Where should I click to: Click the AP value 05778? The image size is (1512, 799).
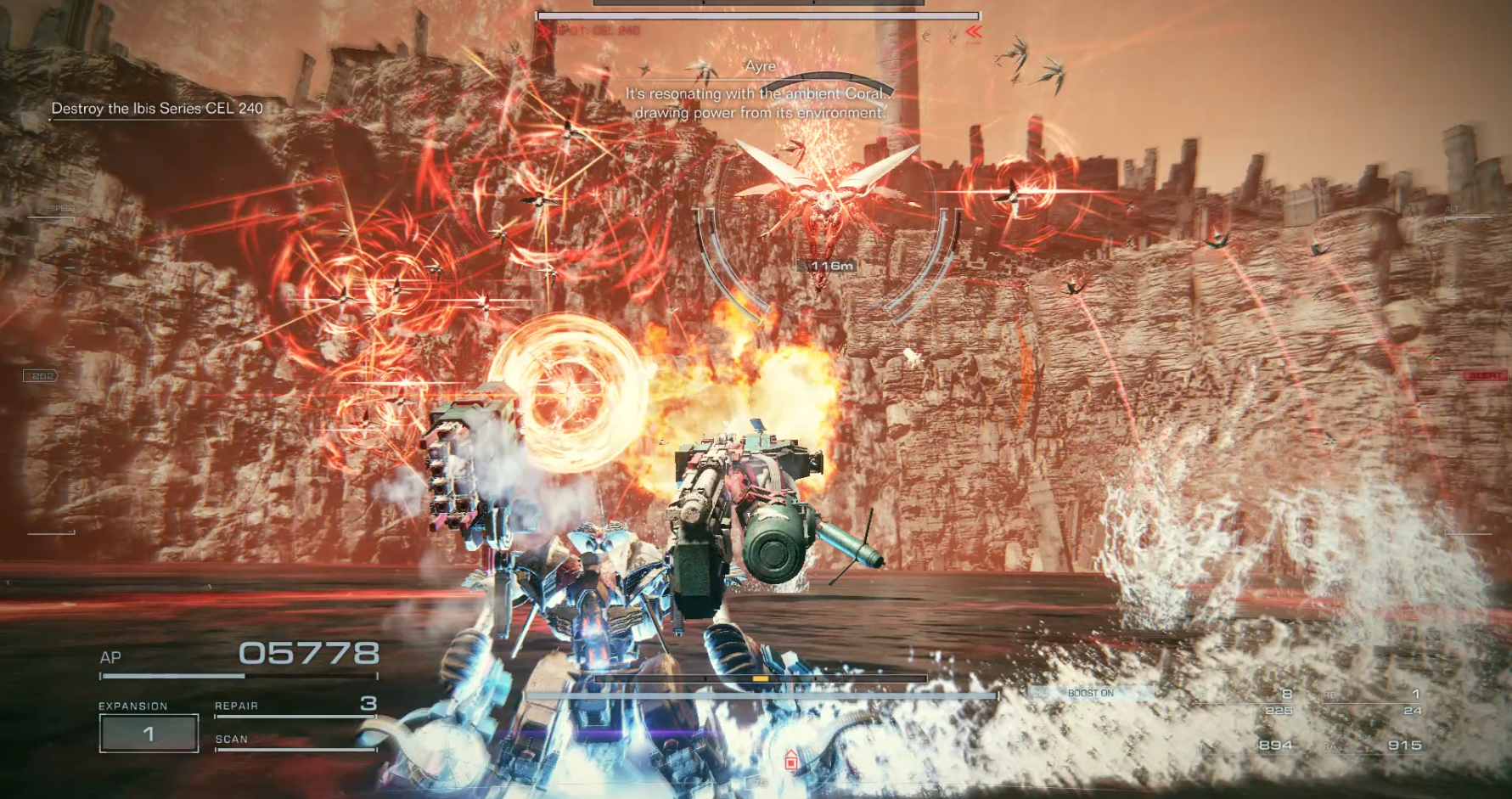[x=307, y=654]
